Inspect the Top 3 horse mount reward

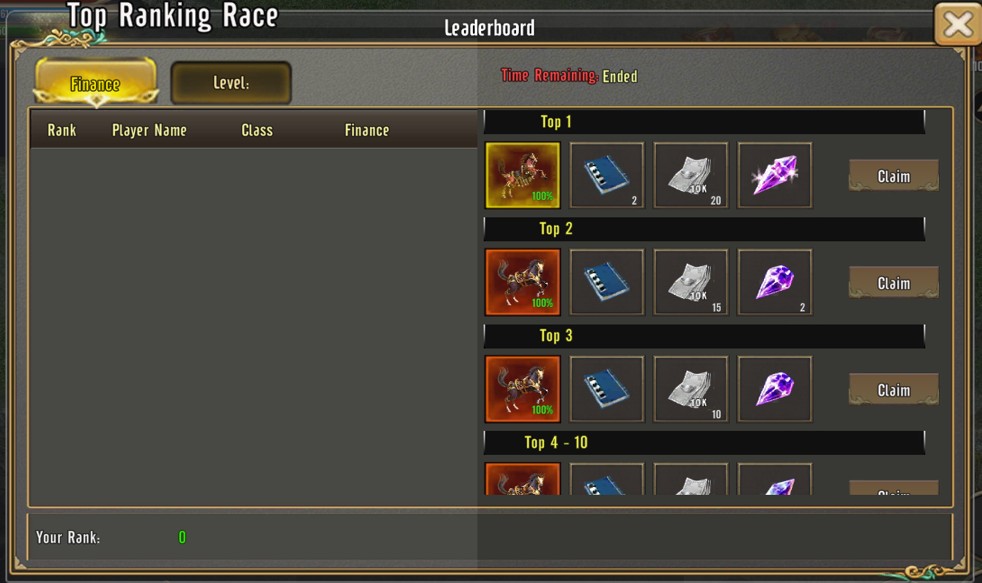523,389
